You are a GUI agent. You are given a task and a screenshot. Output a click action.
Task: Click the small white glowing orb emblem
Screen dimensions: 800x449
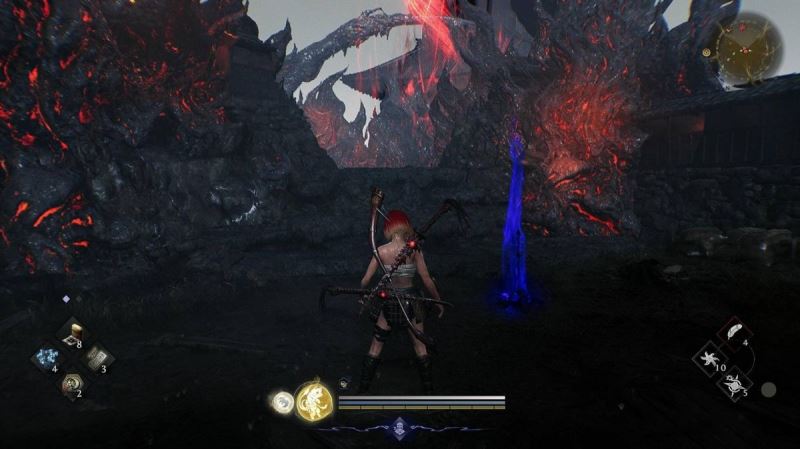(281, 402)
